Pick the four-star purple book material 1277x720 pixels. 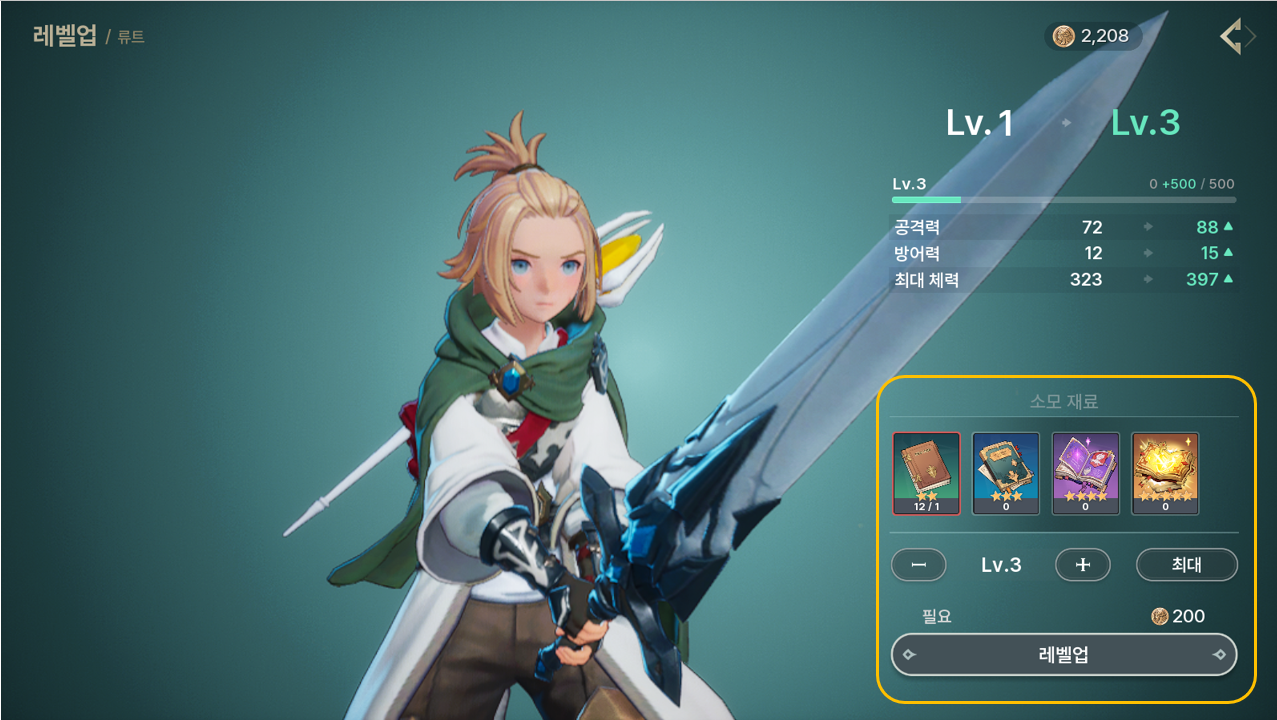point(1085,473)
